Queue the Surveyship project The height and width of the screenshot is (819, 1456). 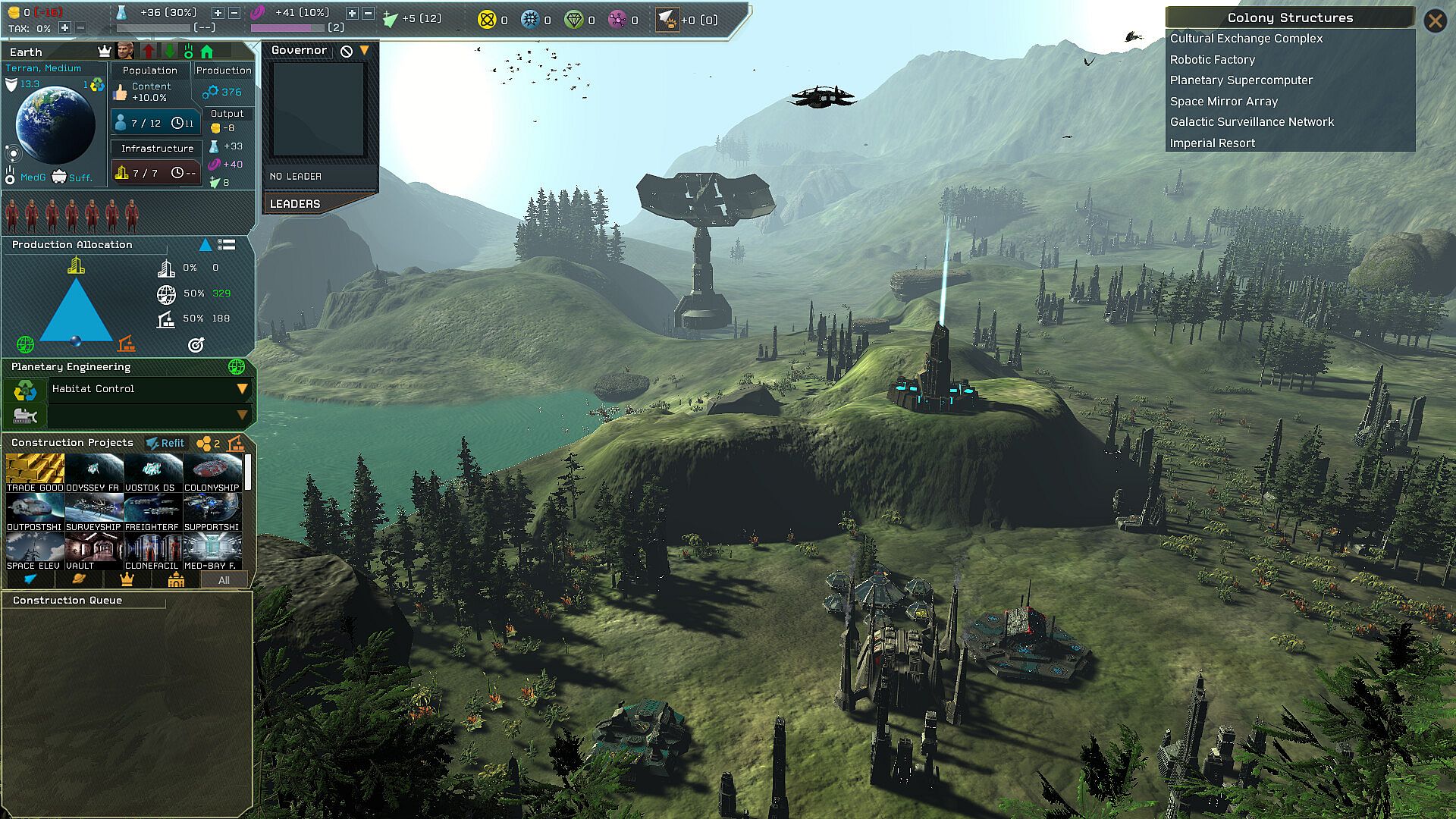tap(94, 512)
